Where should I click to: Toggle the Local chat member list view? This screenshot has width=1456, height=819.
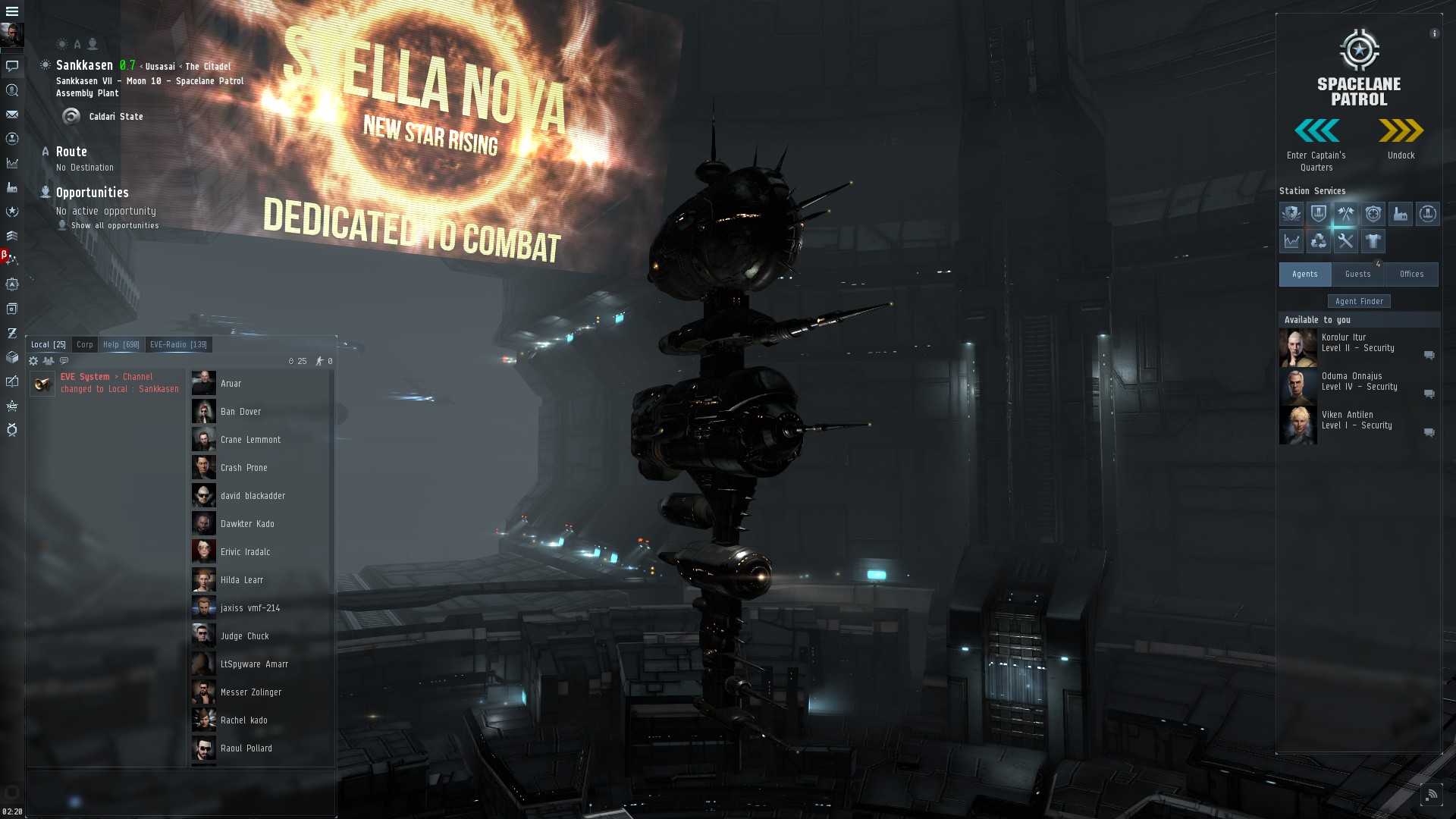click(x=49, y=362)
